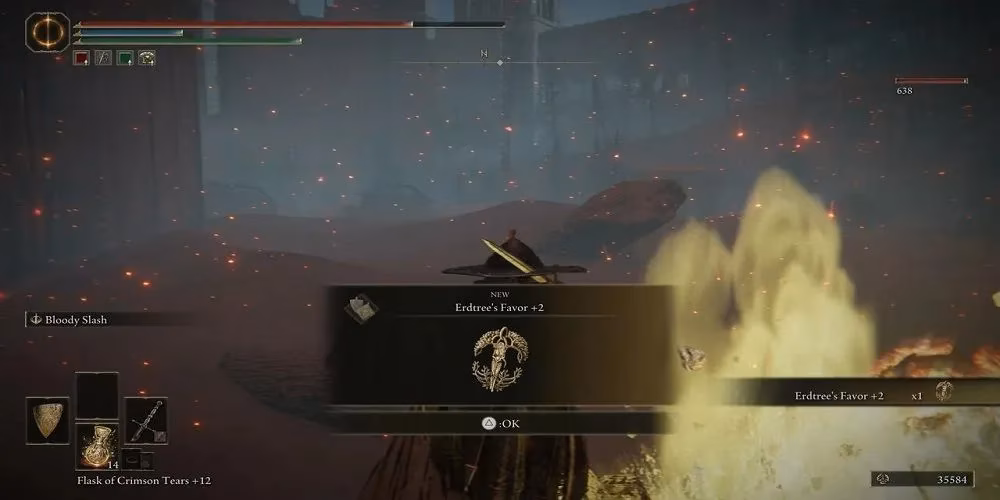Click the green status buff icon
The height and width of the screenshot is (500, 1000).
[125, 58]
